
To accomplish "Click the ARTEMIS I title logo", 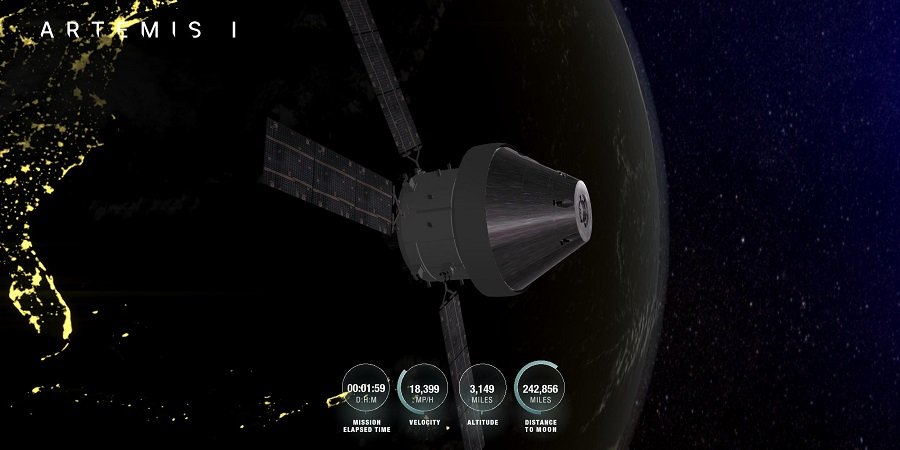I will (139, 30).
